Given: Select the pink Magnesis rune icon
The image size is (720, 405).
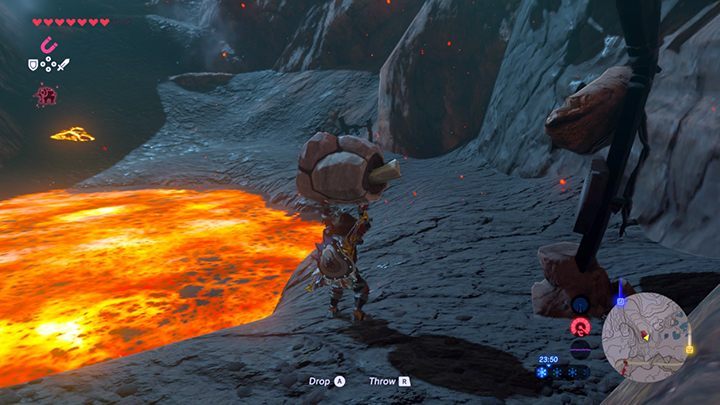Looking at the screenshot, I should 46,45.
